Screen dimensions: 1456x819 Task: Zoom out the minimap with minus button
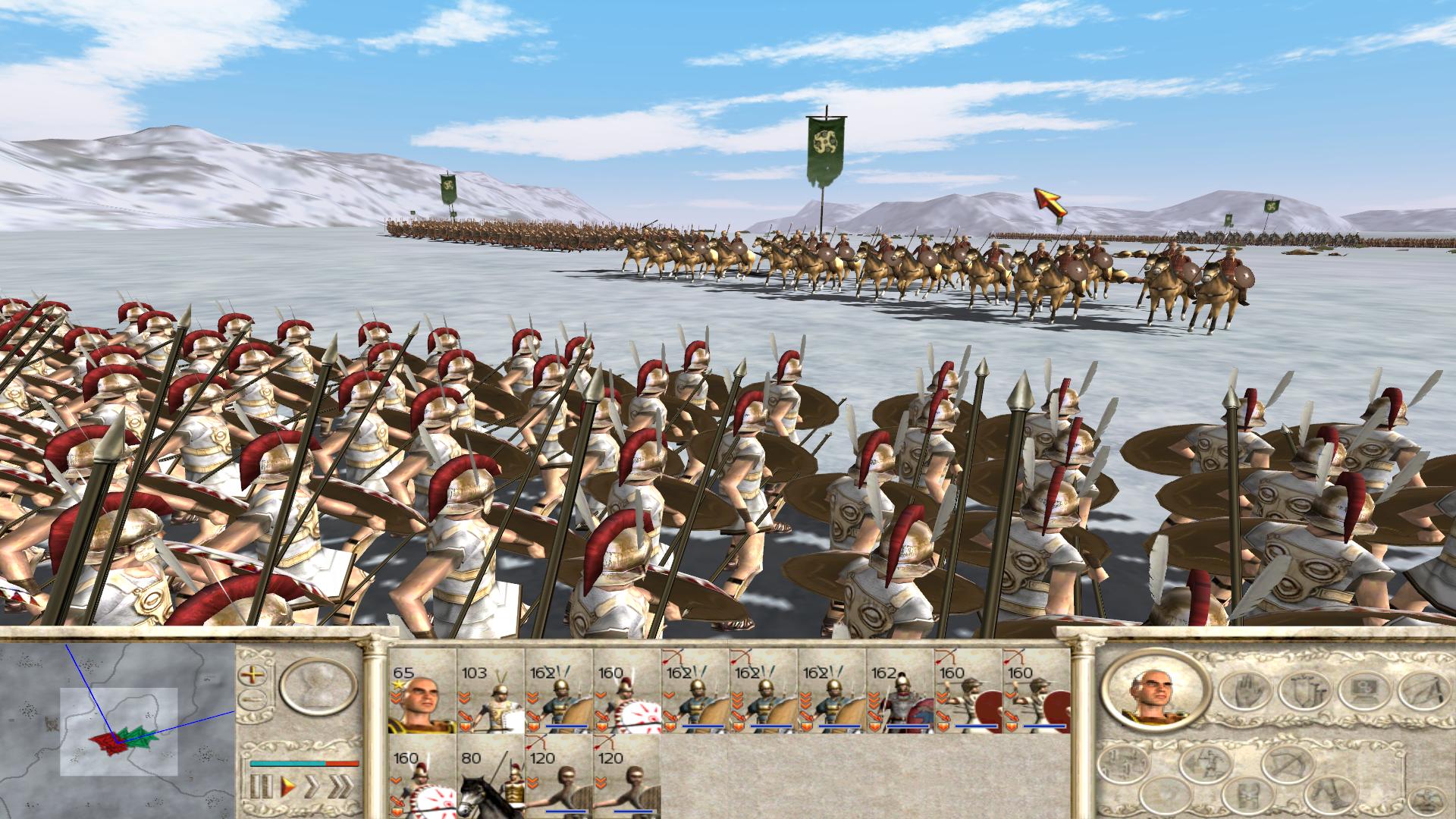tap(253, 700)
